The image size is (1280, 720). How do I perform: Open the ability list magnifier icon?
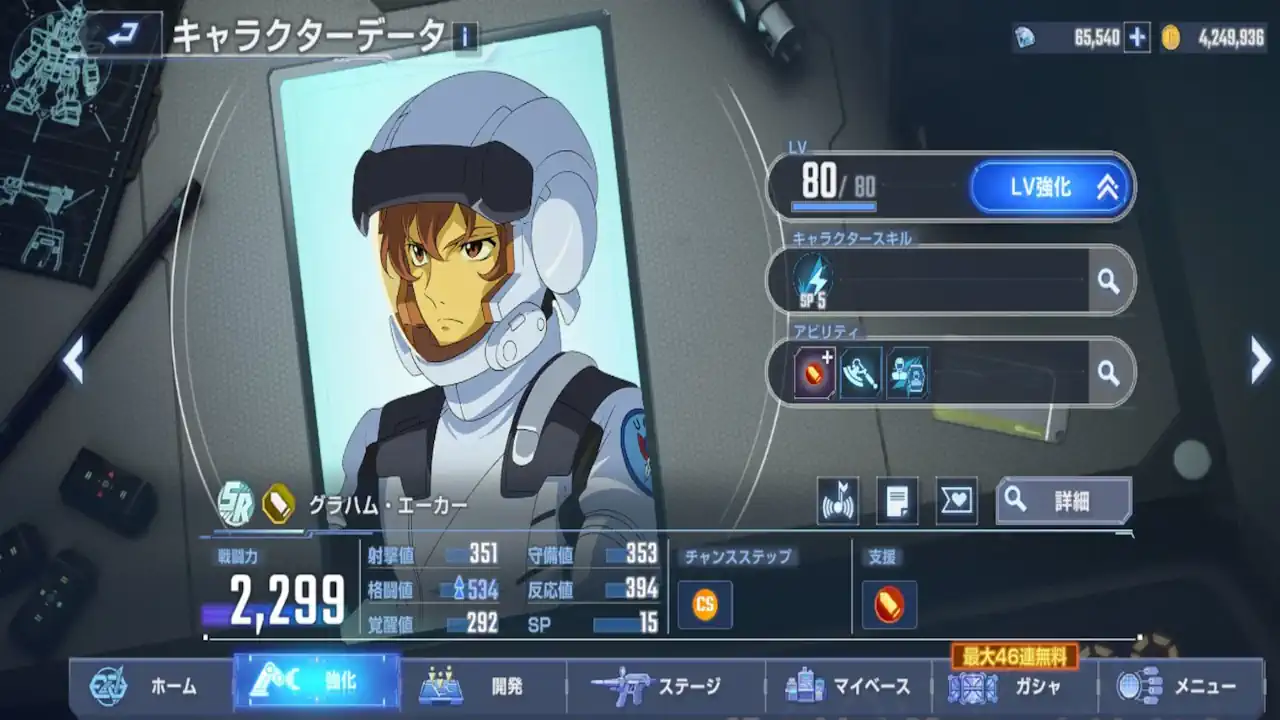coord(1108,372)
